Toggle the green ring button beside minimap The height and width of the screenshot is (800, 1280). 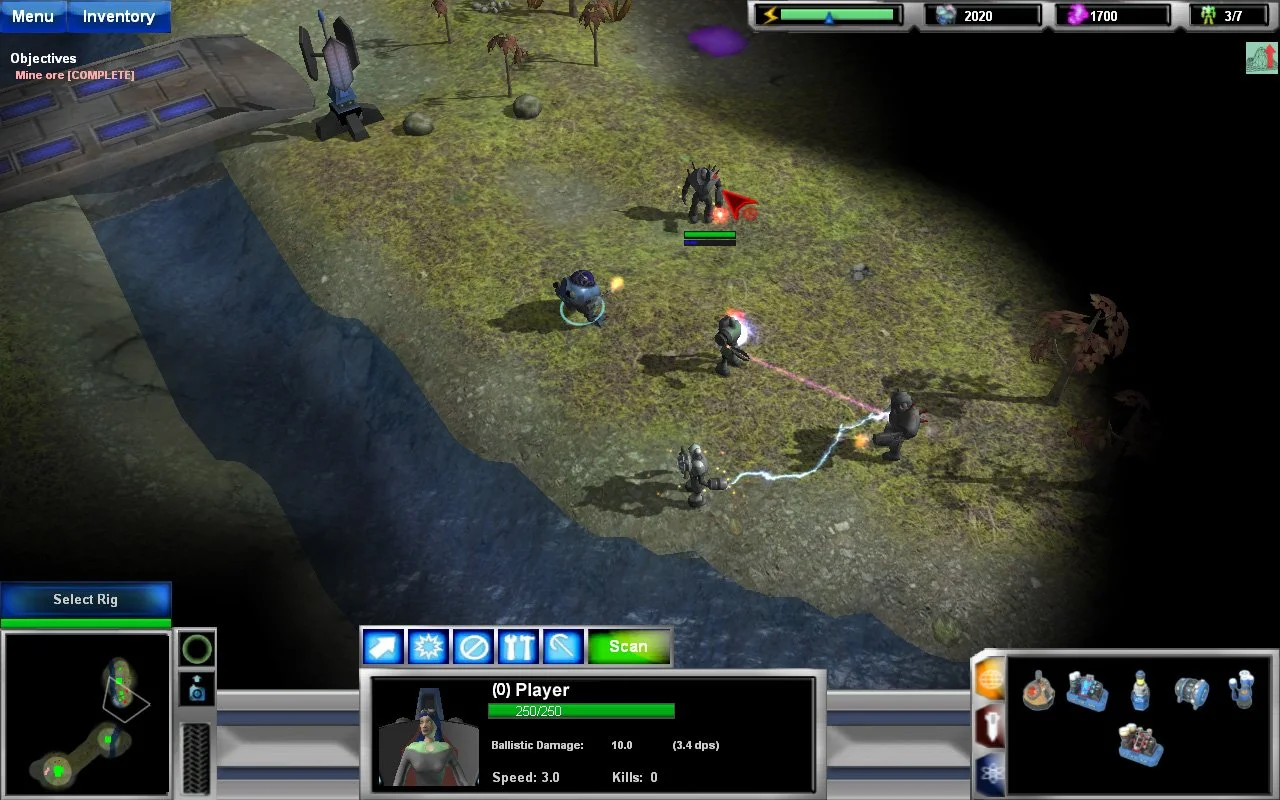click(197, 650)
